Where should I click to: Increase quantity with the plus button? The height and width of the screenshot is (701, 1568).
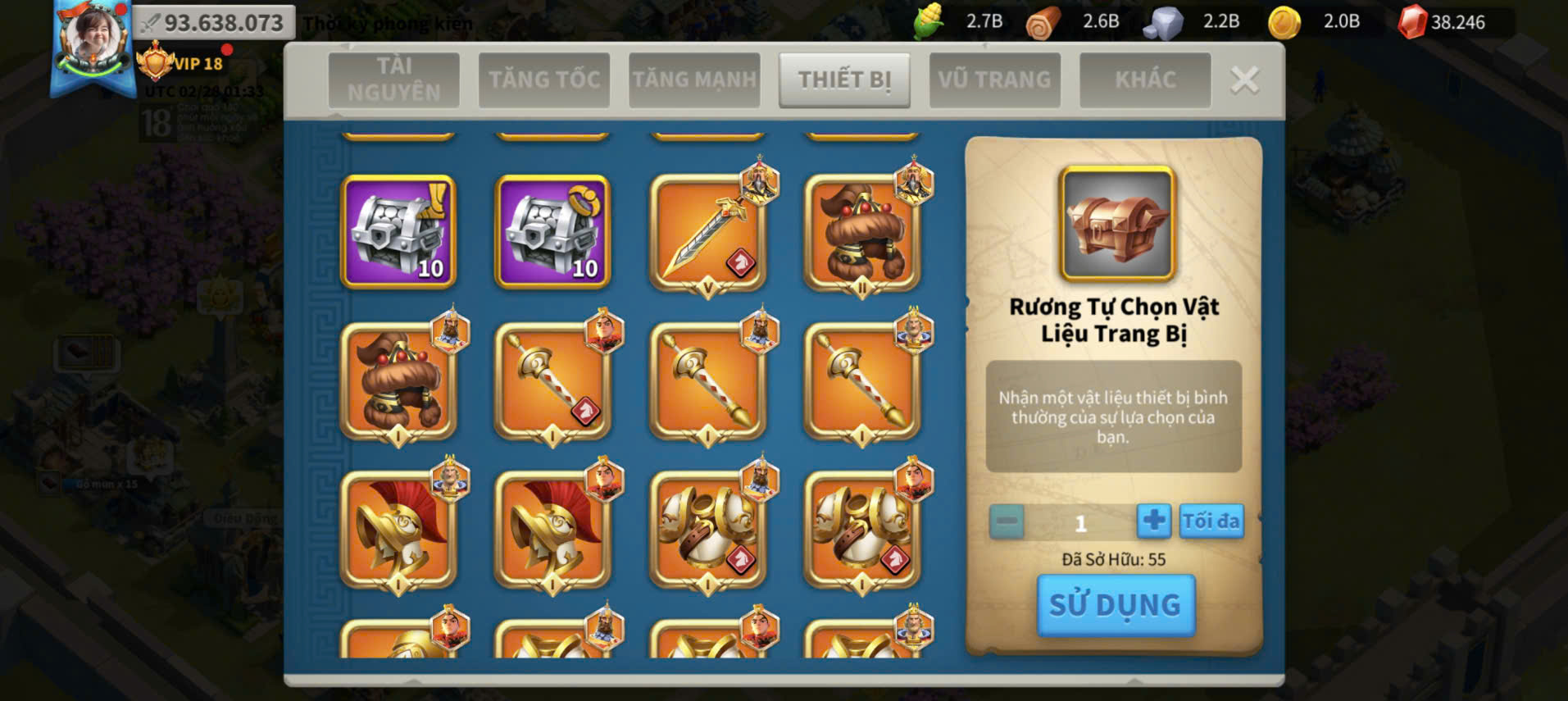click(x=1153, y=521)
